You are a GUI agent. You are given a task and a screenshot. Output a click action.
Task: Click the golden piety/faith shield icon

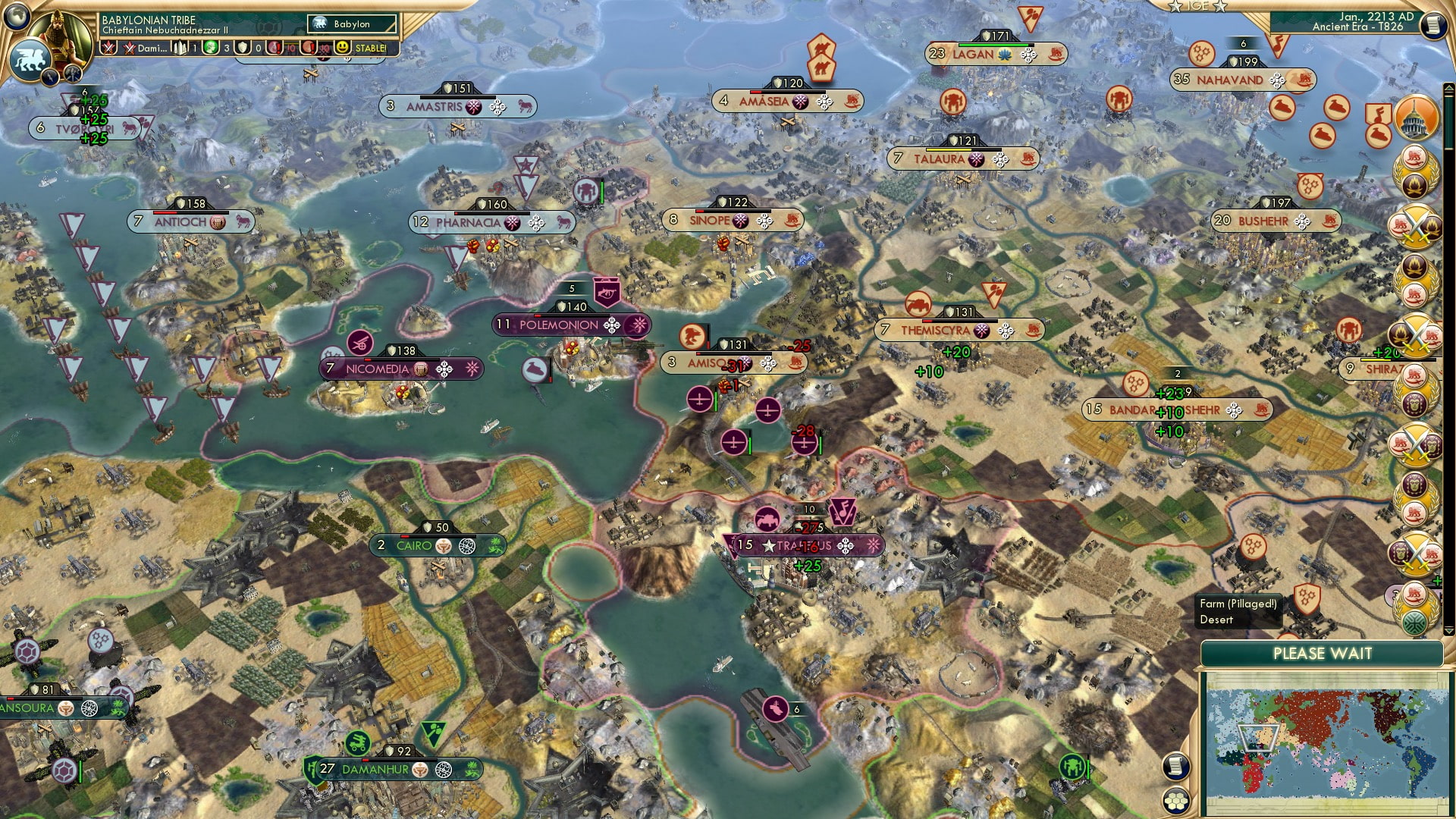tap(243, 47)
